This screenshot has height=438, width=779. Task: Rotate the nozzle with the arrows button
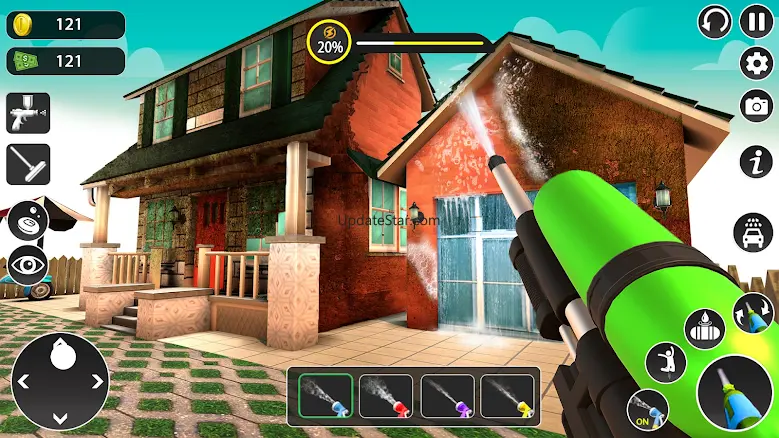tap(753, 313)
